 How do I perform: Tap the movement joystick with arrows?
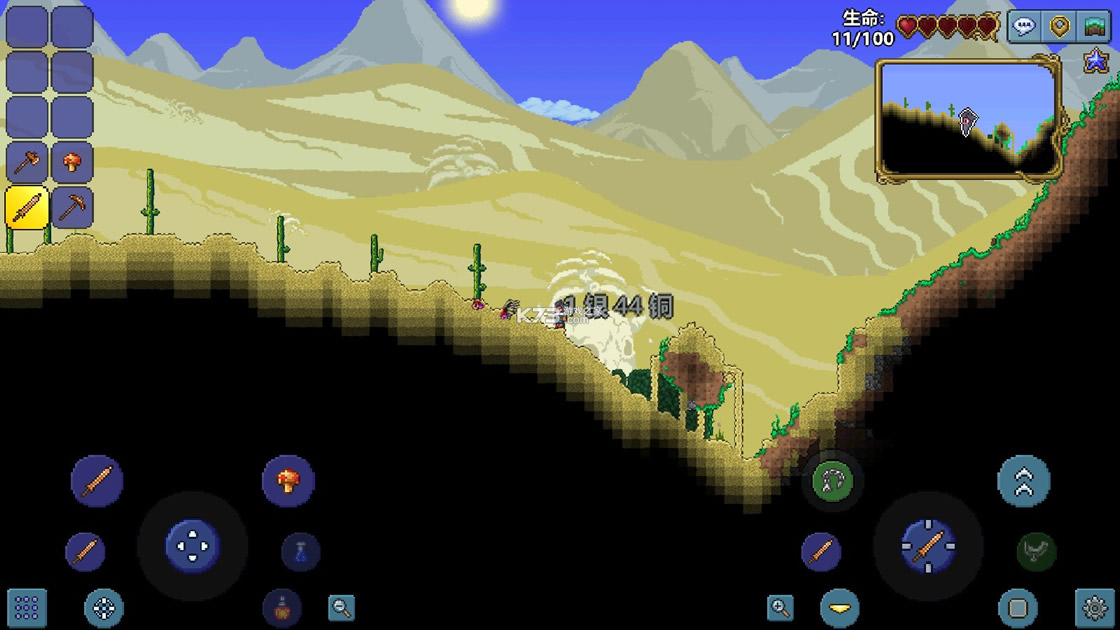pyautogui.click(x=191, y=546)
